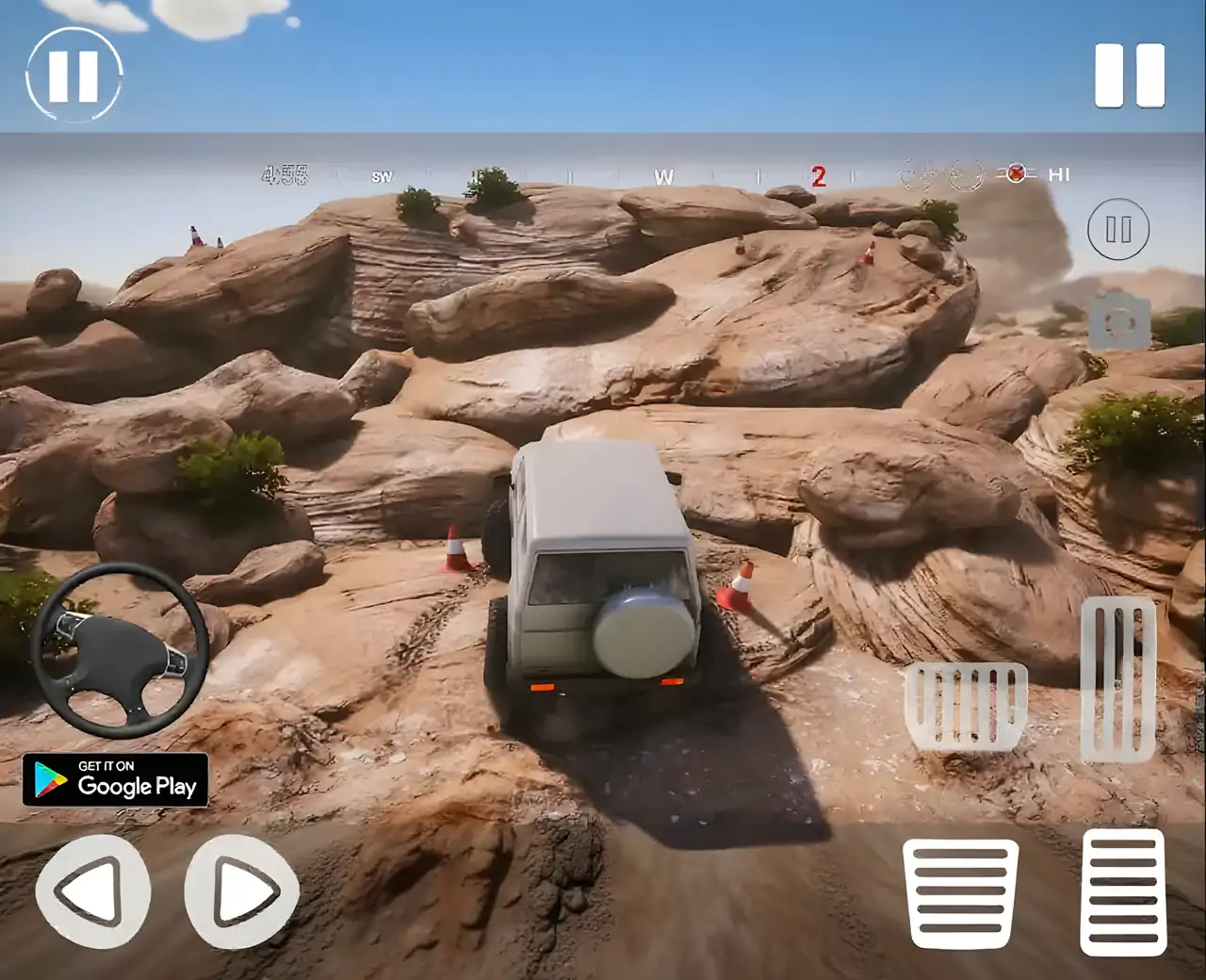Tap the camera screenshot icon
Screen dimensions: 1206x980
click(x=1118, y=320)
